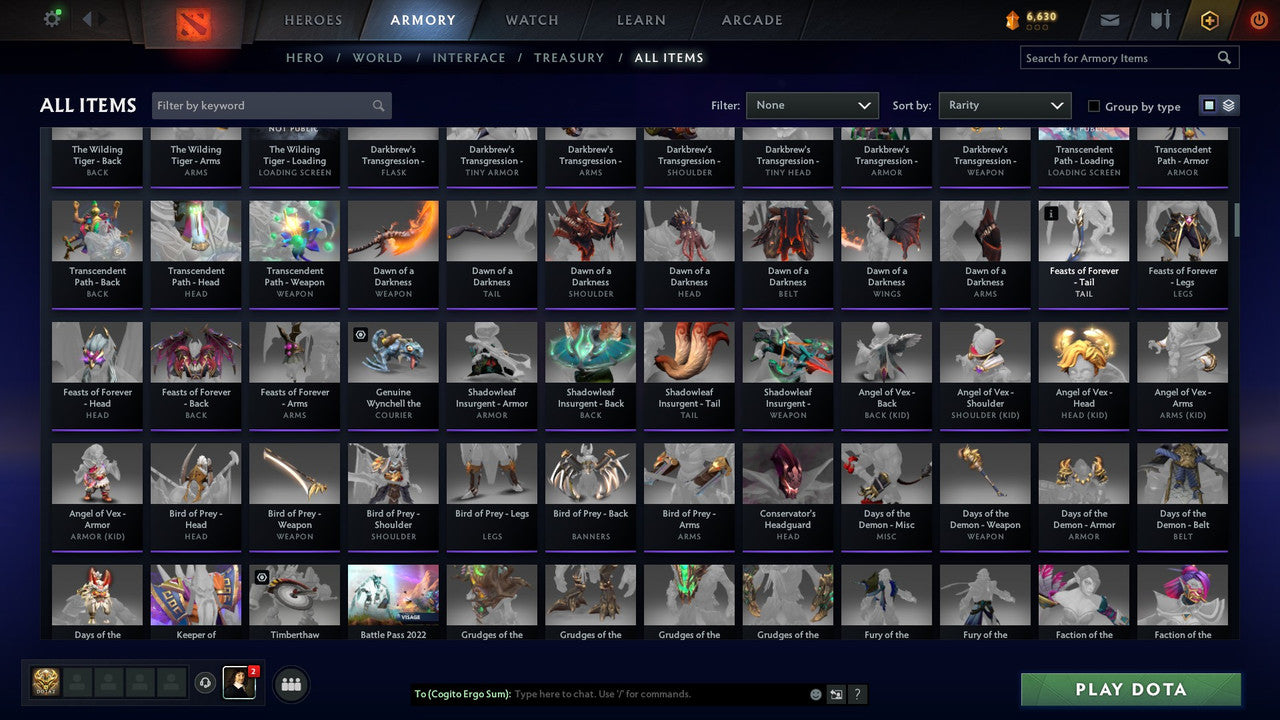Open the TREASURY section
1280x720 pixels.
(x=569, y=57)
